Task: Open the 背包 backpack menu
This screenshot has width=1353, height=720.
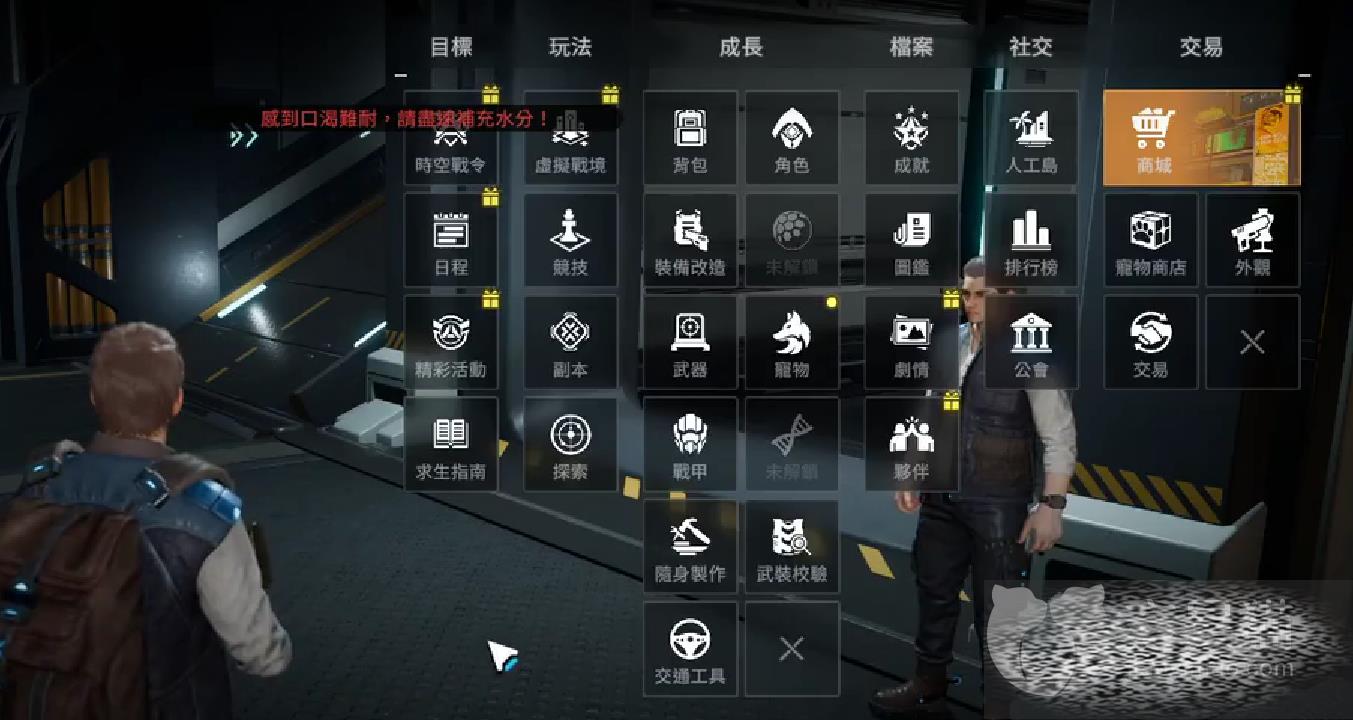Action: coord(690,138)
